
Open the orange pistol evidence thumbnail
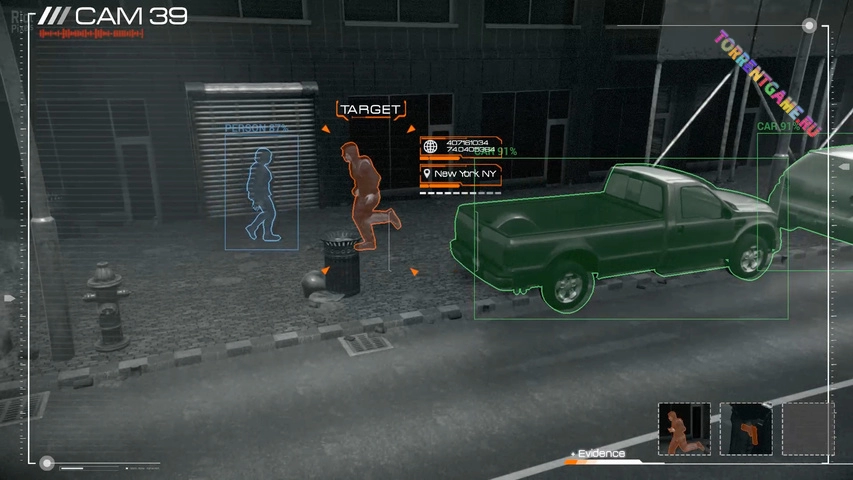[746, 429]
